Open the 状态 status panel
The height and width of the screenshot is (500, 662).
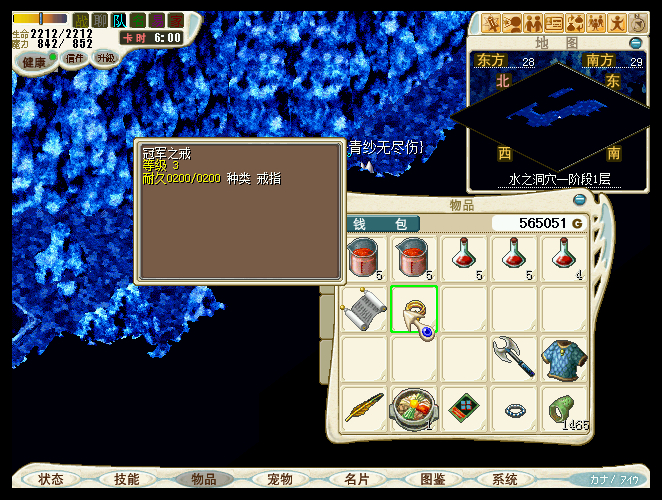[51, 479]
